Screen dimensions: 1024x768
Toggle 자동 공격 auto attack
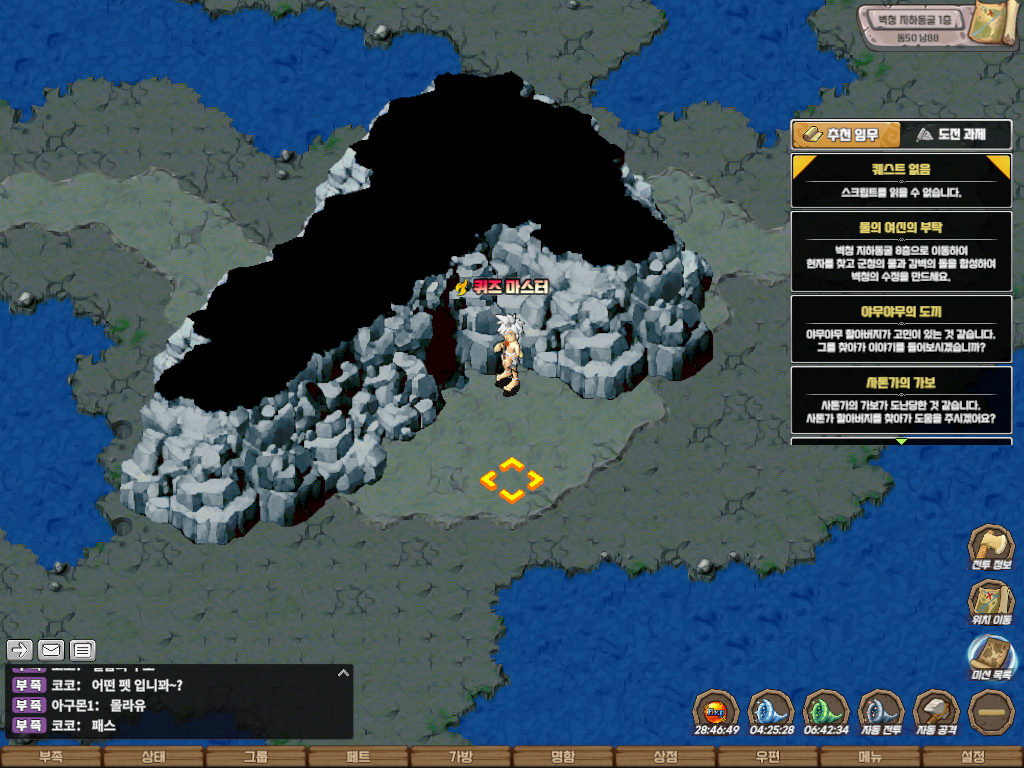pyautogui.click(x=936, y=711)
